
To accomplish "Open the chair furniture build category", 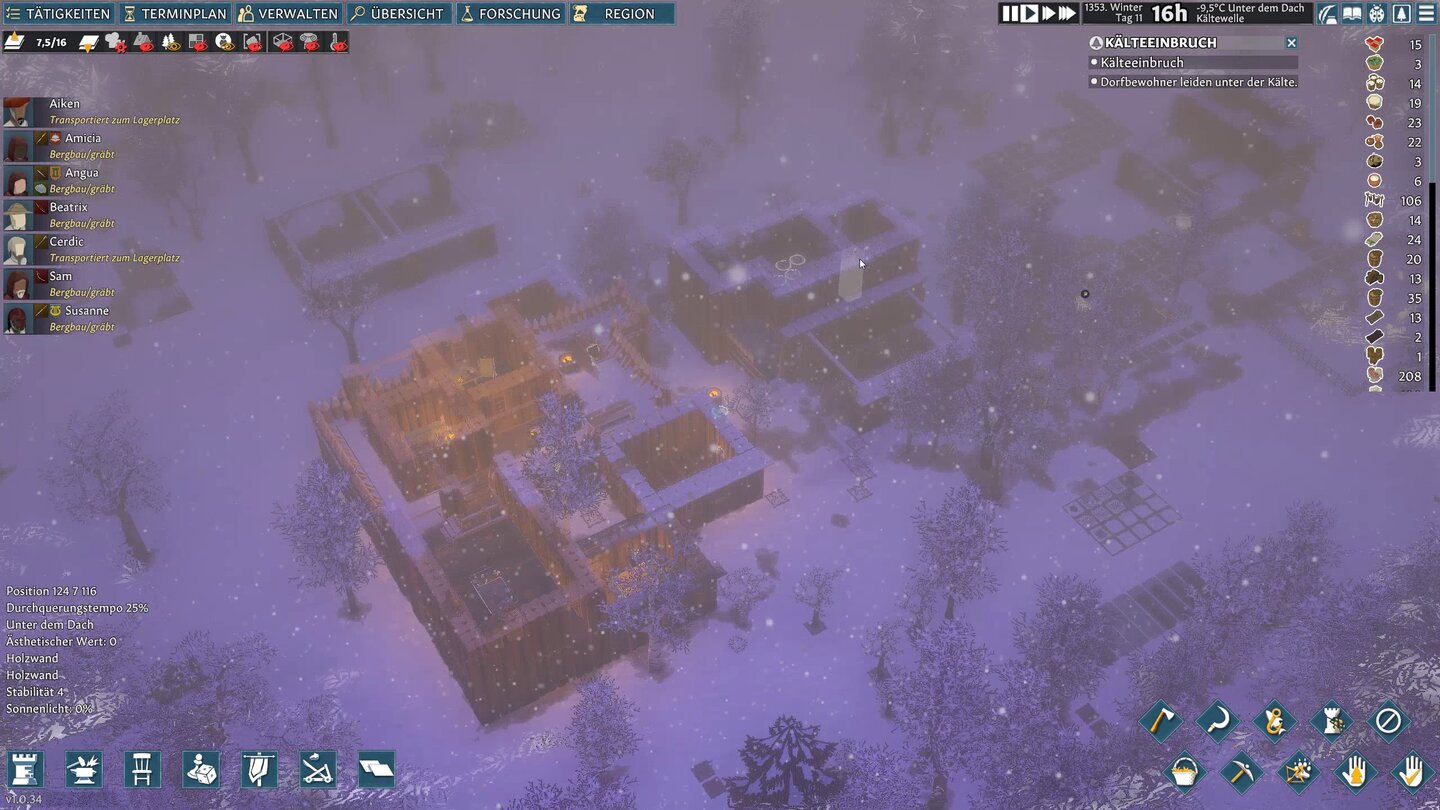I will [142, 769].
